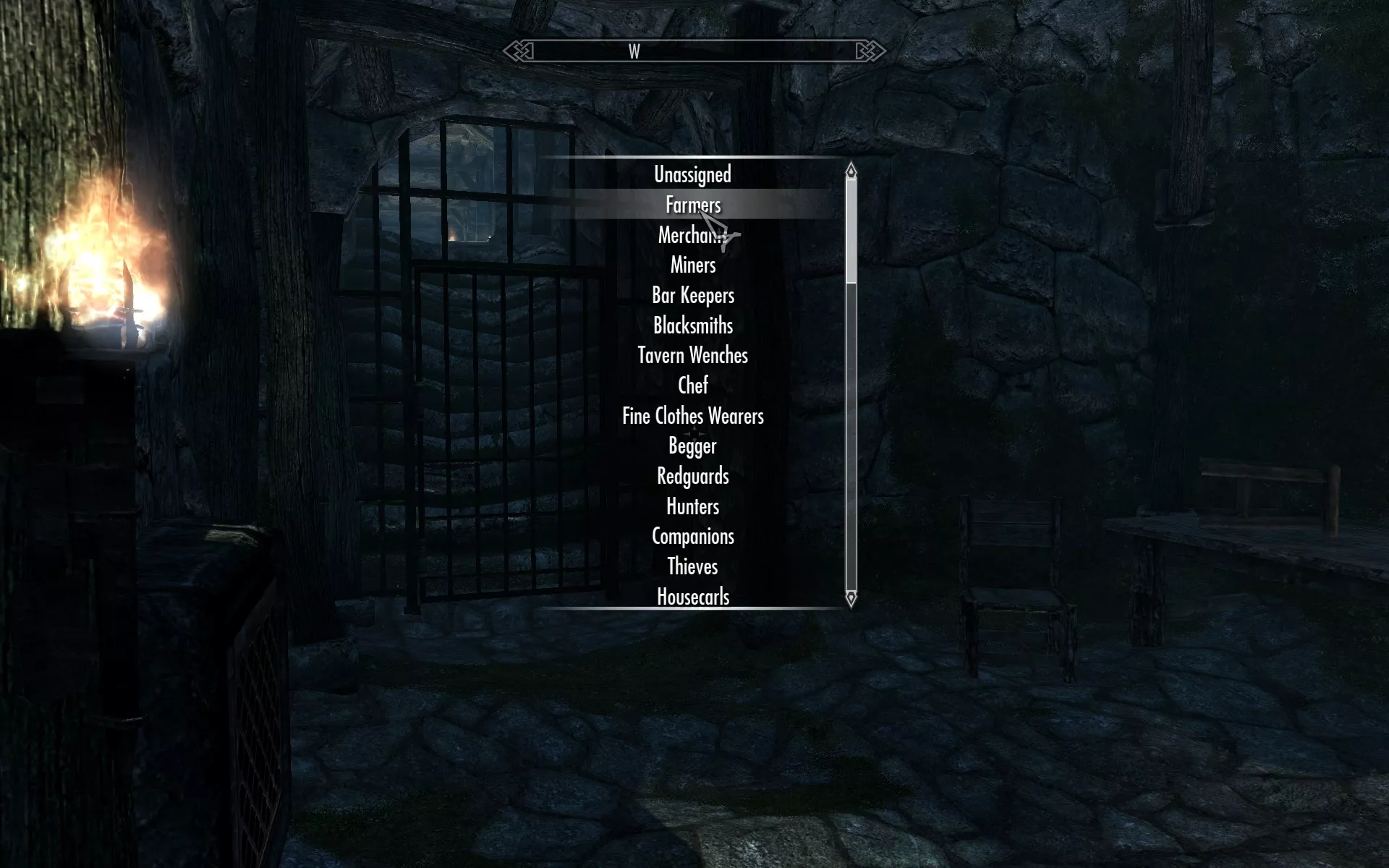Choose the Chef entry
Viewport: 1389px width, 868px height.
coord(692,386)
